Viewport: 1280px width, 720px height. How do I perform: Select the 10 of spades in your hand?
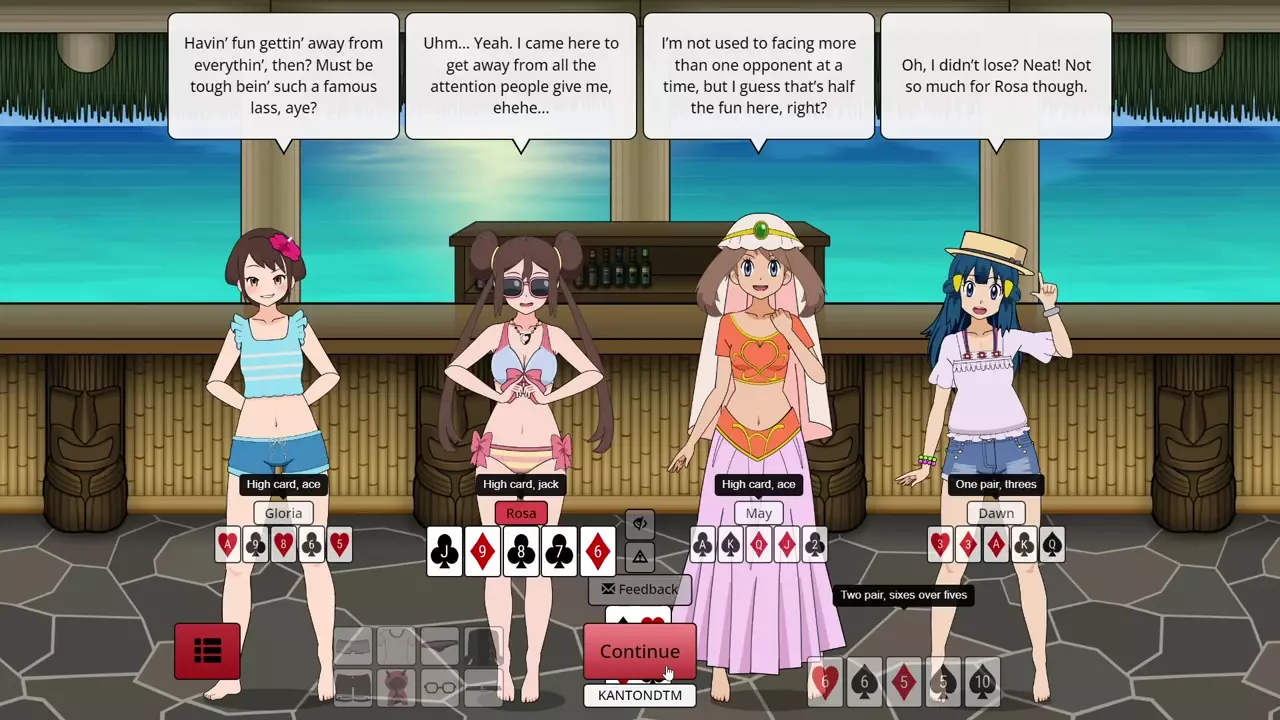tap(982, 683)
